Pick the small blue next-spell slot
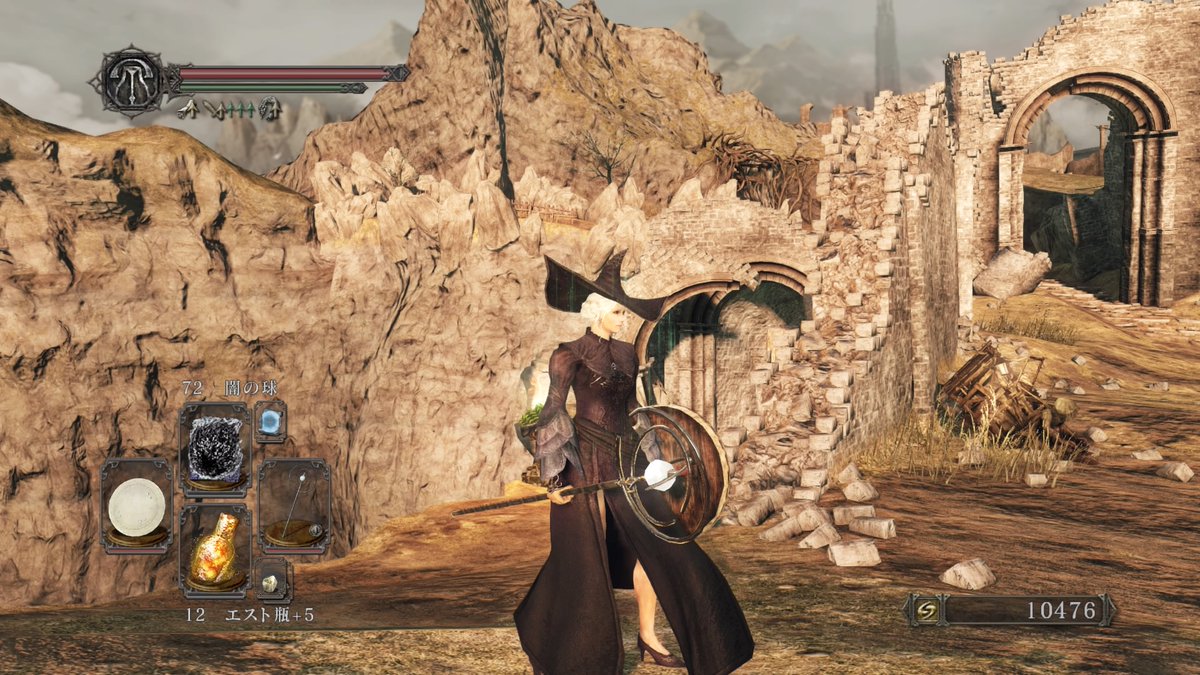 click(x=270, y=421)
